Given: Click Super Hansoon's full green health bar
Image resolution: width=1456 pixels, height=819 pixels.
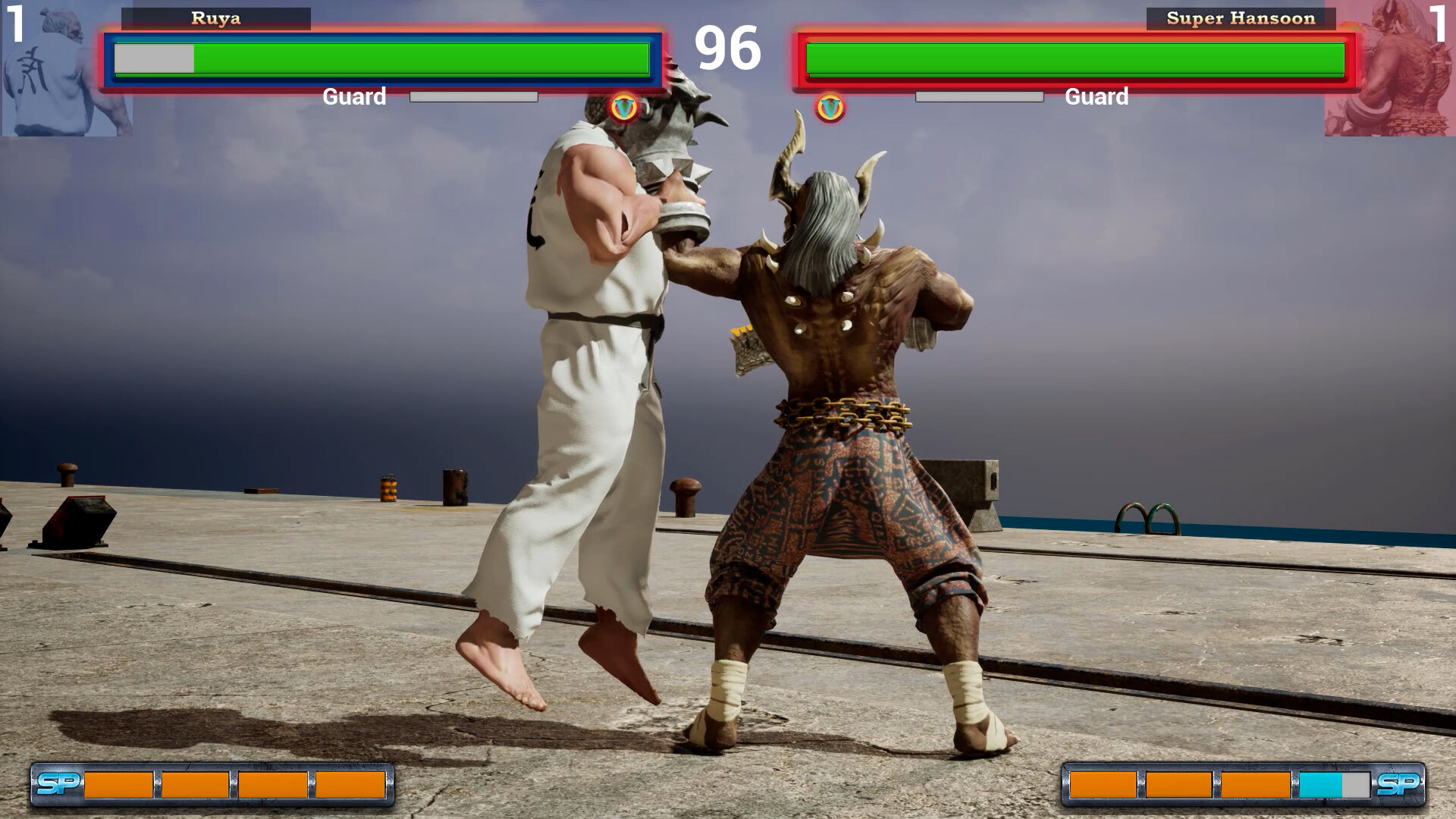Looking at the screenshot, I should [x=1077, y=56].
